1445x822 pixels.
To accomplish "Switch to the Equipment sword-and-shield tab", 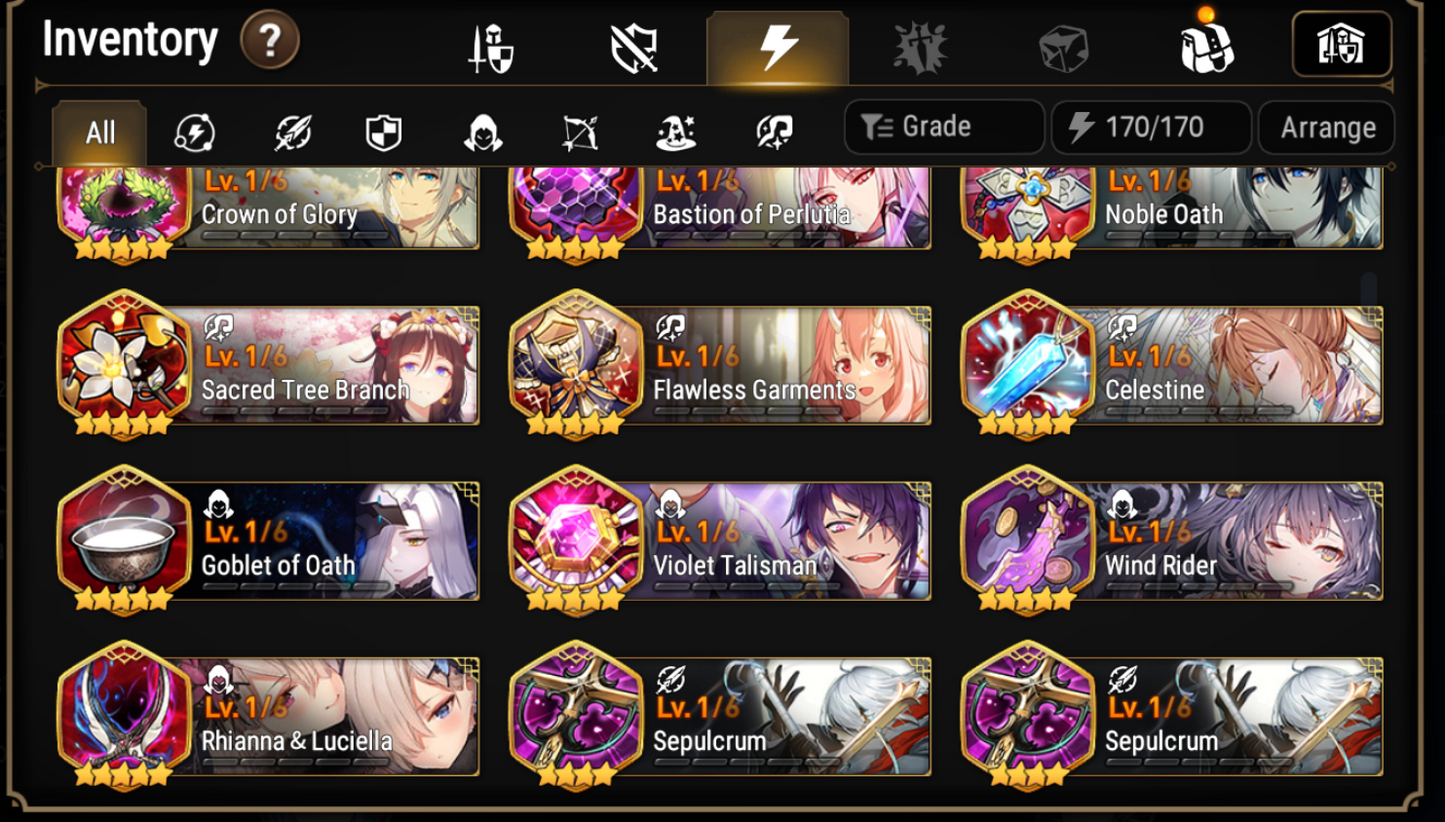I will (487, 44).
